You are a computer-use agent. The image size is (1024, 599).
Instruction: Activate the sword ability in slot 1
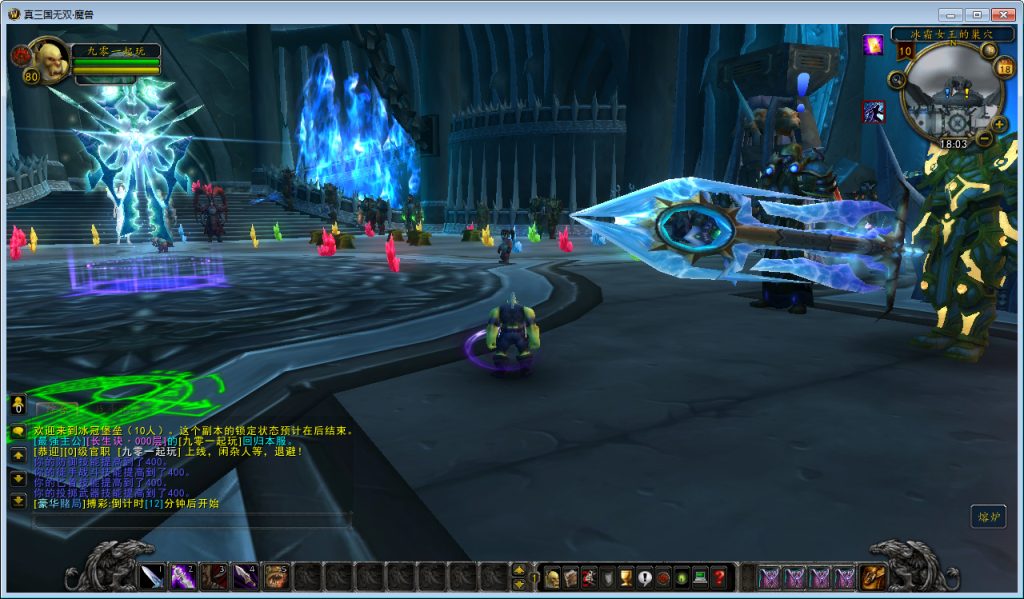[152, 576]
